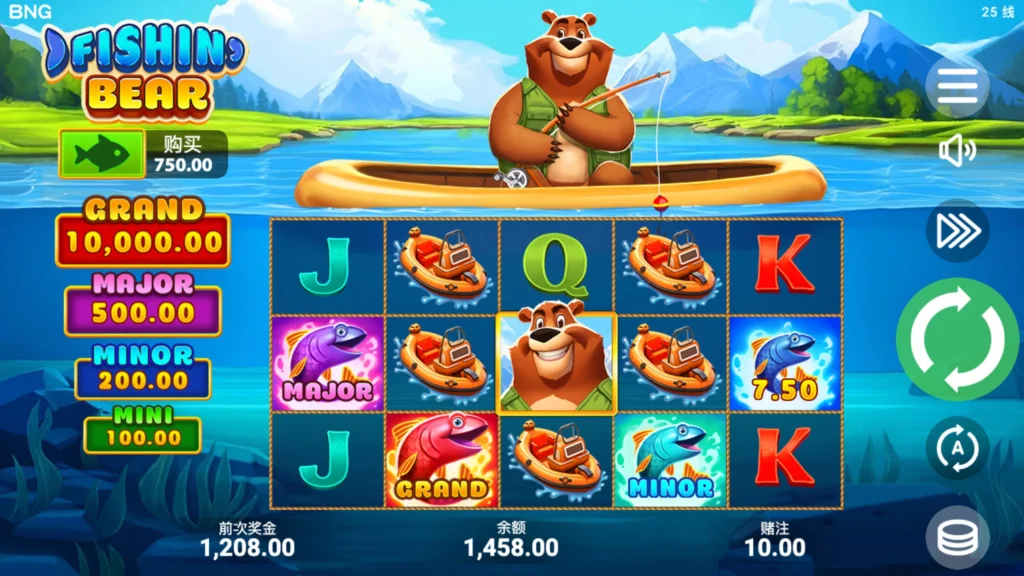Toggle the sound speaker icon

tap(957, 151)
